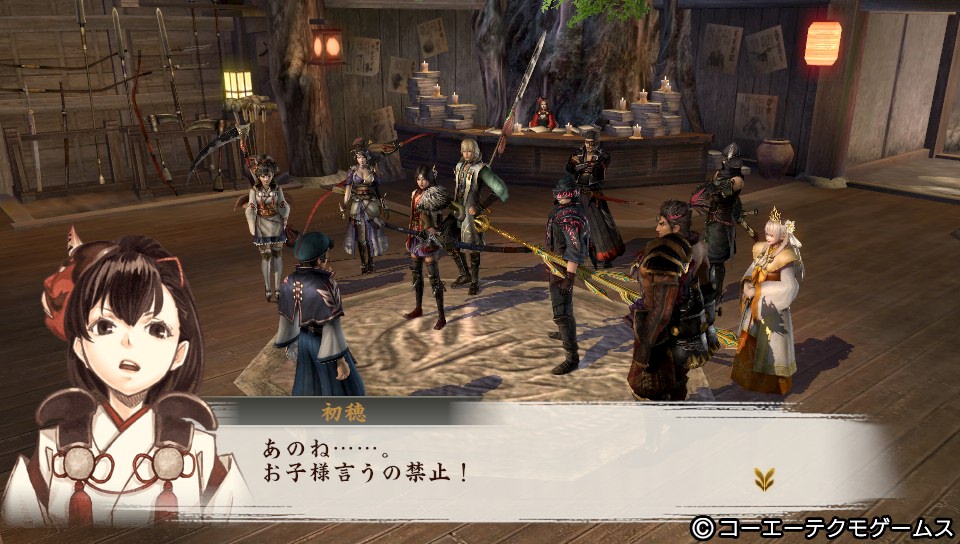Advance dialogue with the golden leaf icon
This screenshot has height=544, width=960.
pyautogui.click(x=765, y=480)
